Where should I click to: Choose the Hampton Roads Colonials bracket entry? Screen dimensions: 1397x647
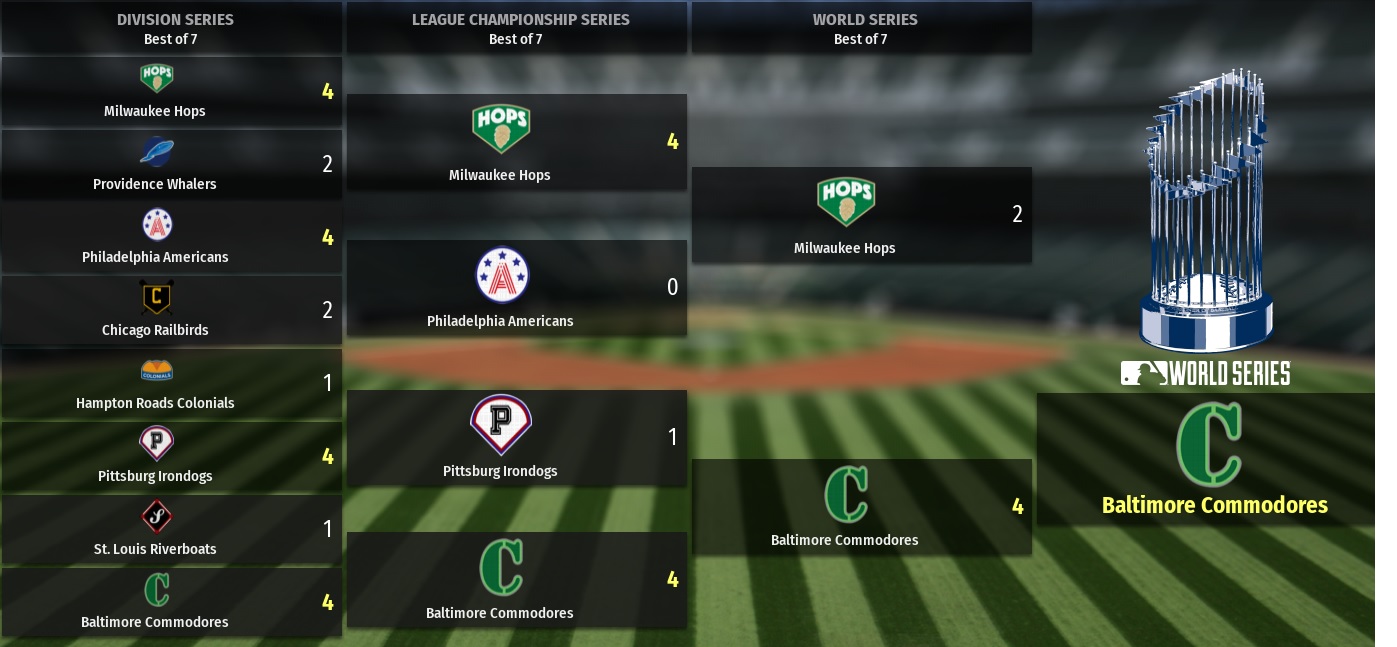point(171,384)
